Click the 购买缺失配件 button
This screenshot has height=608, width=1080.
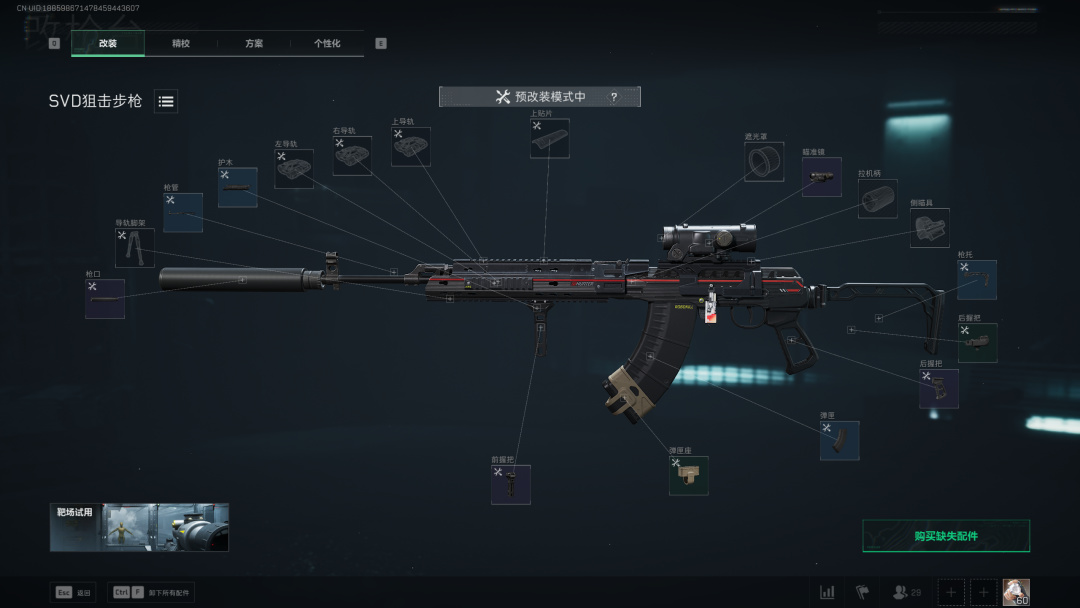[x=945, y=536]
